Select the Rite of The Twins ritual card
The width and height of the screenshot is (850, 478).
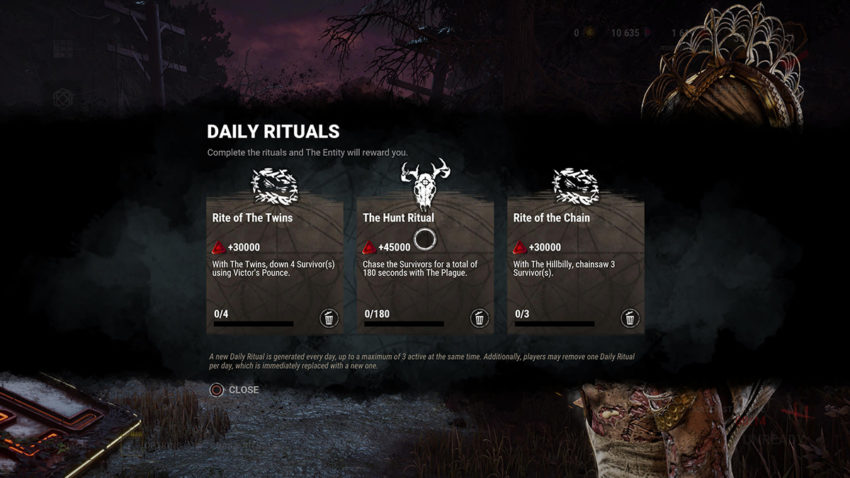[274, 265]
